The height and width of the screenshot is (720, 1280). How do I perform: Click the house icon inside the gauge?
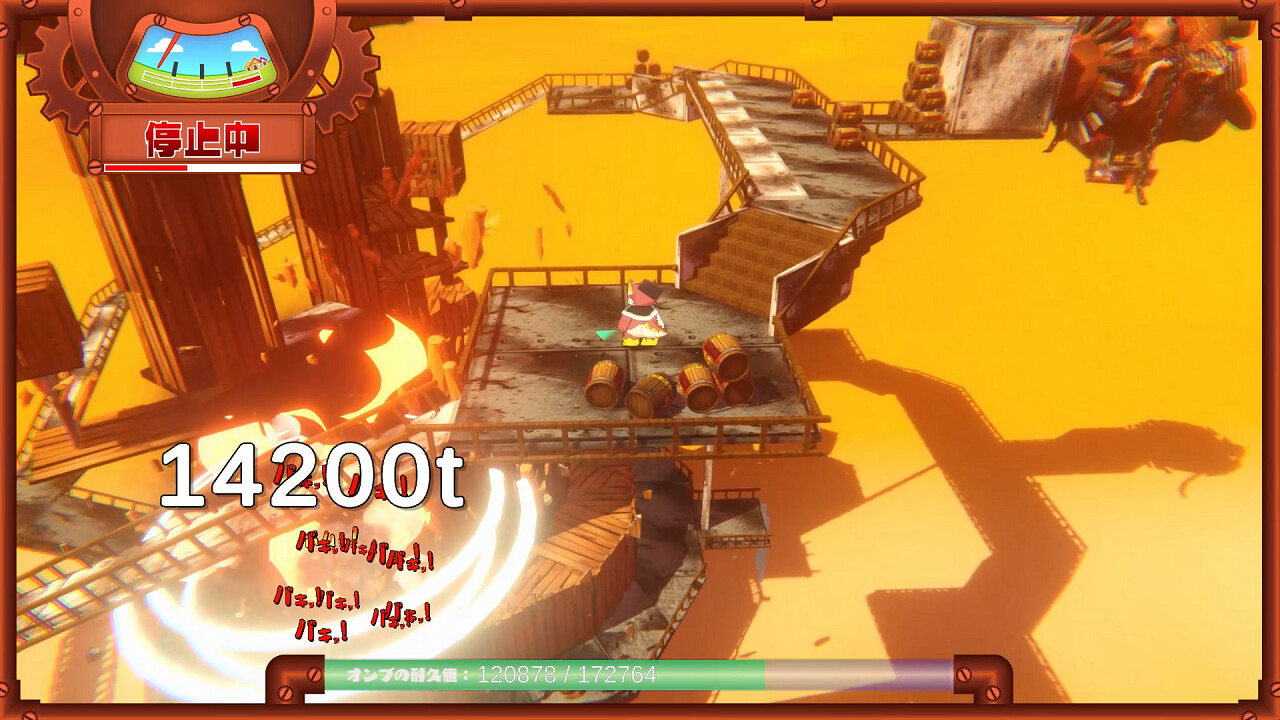[255, 65]
